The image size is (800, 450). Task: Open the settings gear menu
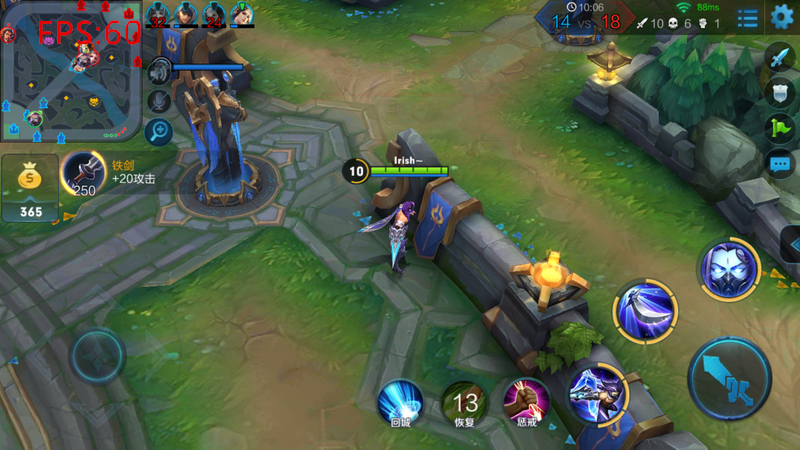point(782,17)
